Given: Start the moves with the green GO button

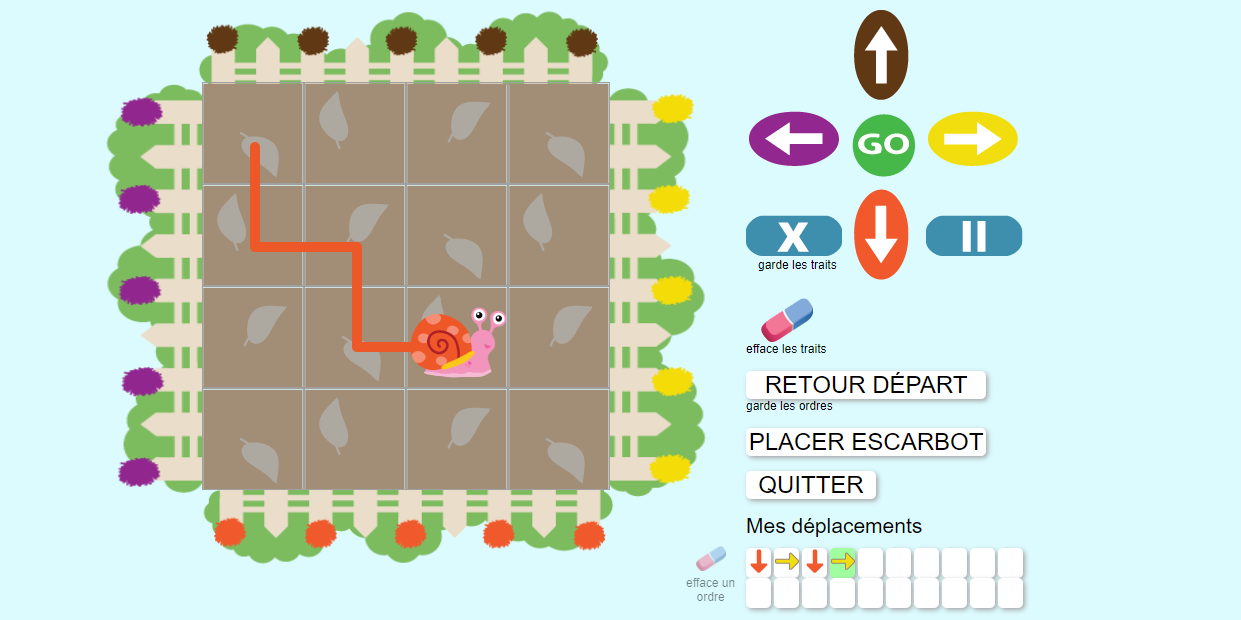Looking at the screenshot, I should pyautogui.click(x=883, y=145).
